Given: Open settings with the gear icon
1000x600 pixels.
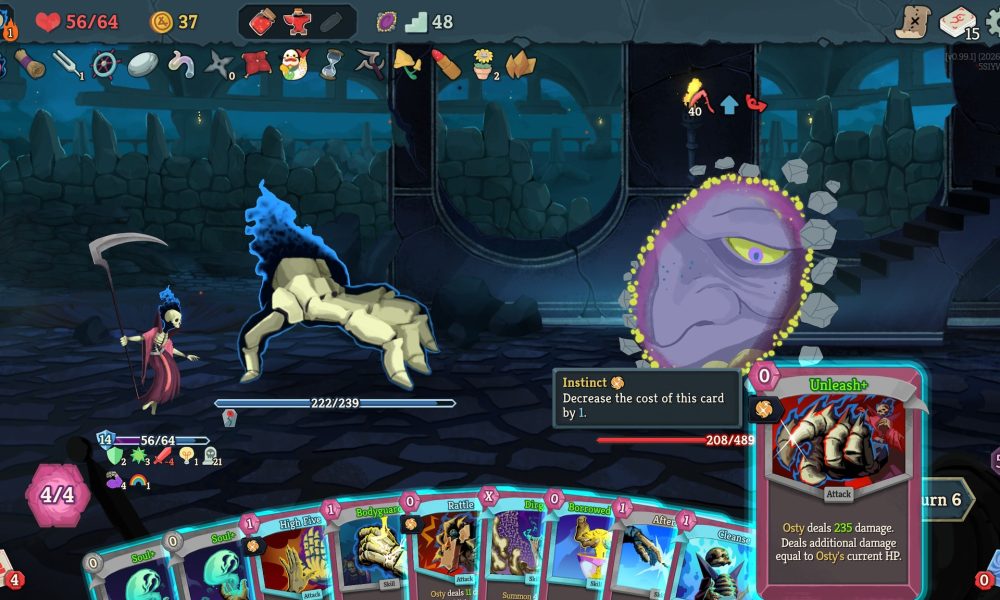Looking at the screenshot, I should [992, 24].
